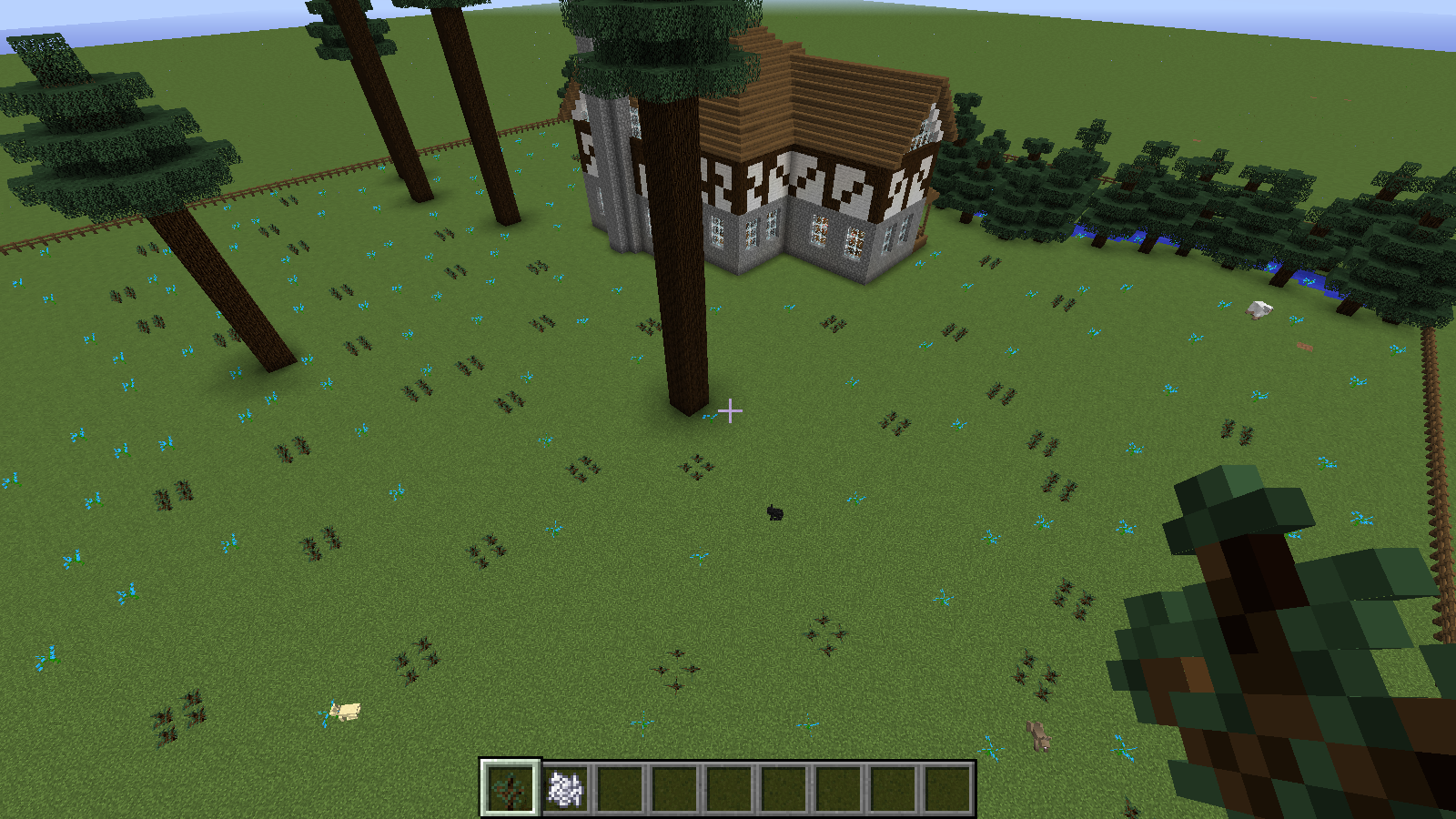Click the rabbit near the bottom right
Screen dimensions: 1456x819
click(x=1037, y=733)
